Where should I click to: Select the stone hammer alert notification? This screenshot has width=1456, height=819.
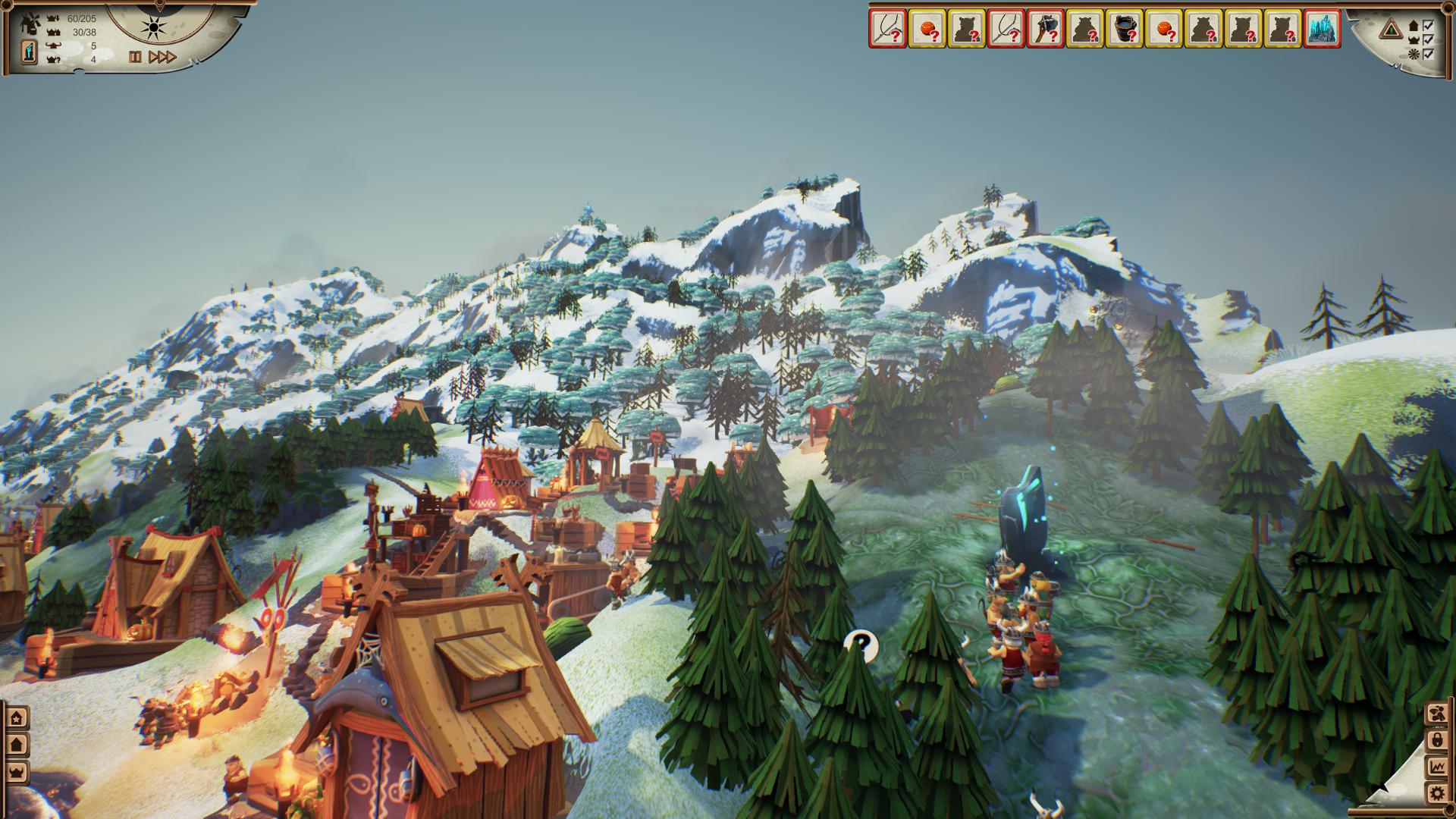[1045, 30]
